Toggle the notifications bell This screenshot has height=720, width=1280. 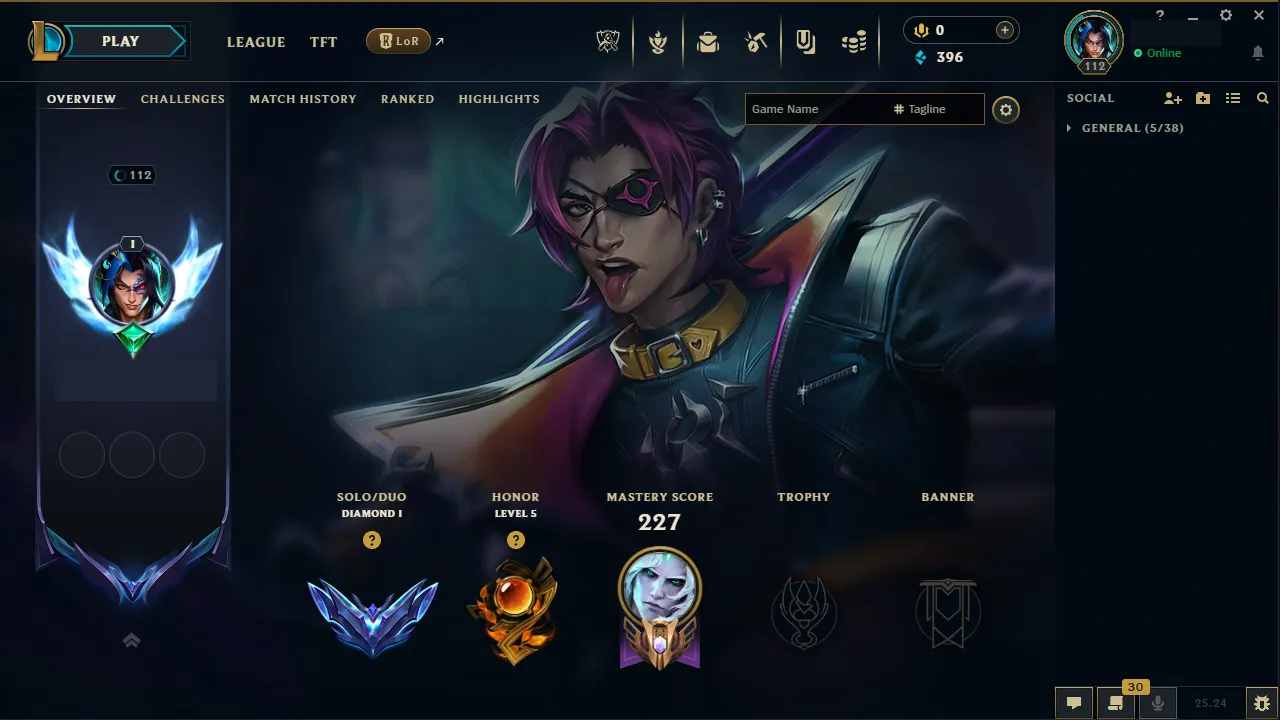[x=1258, y=52]
